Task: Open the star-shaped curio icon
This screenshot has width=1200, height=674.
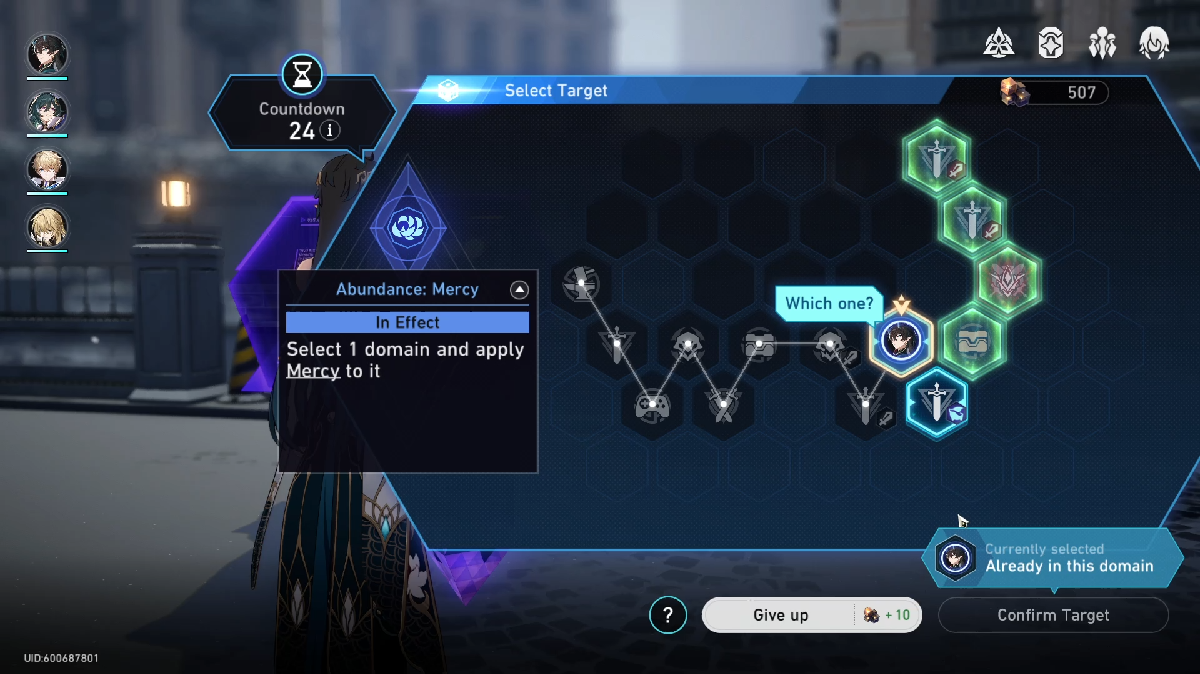Action: pos(1050,43)
